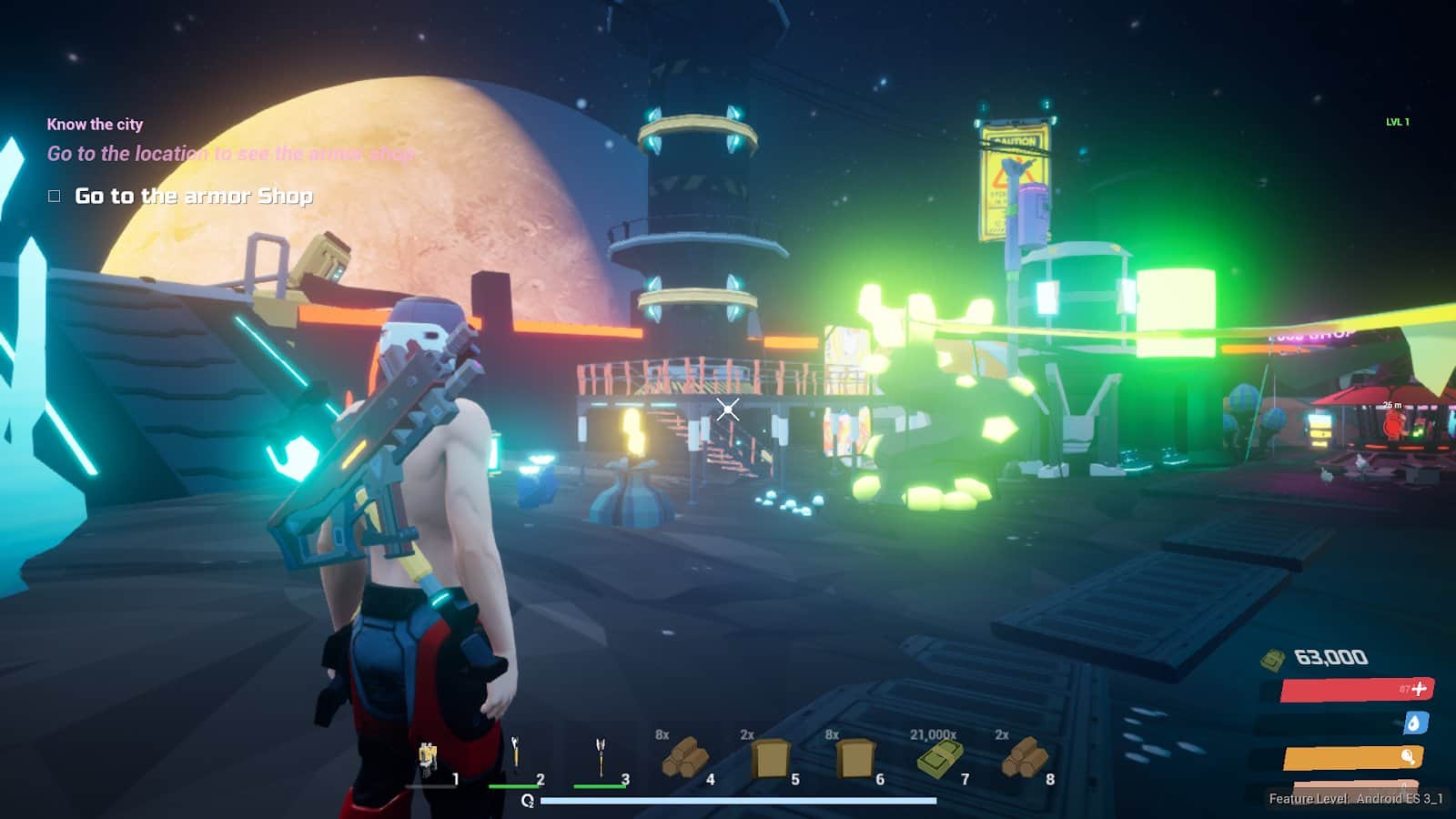
Task: Select the 2x wood logs in slot 8
Action: point(1025,758)
